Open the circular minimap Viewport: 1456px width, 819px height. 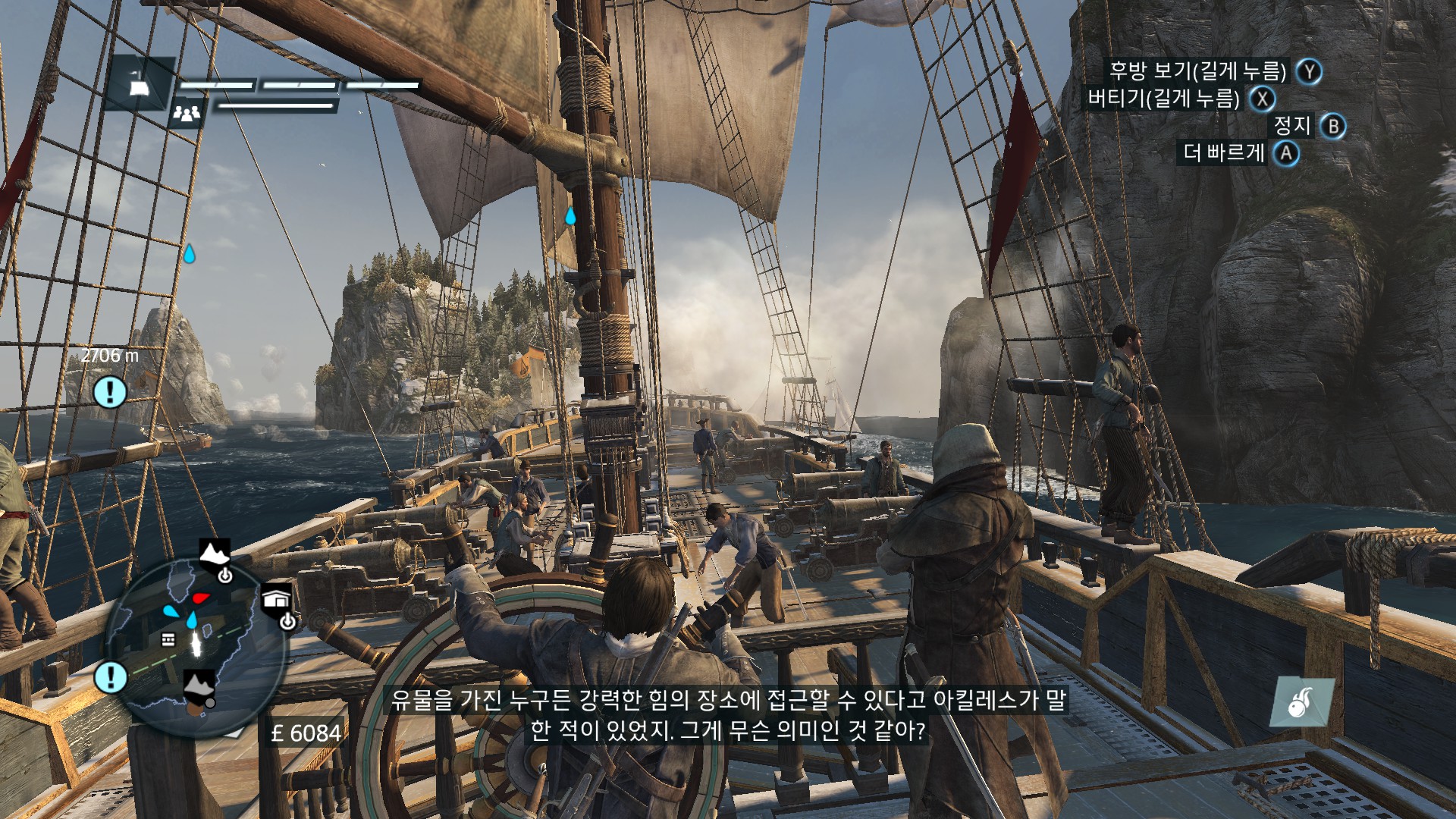[x=194, y=648]
